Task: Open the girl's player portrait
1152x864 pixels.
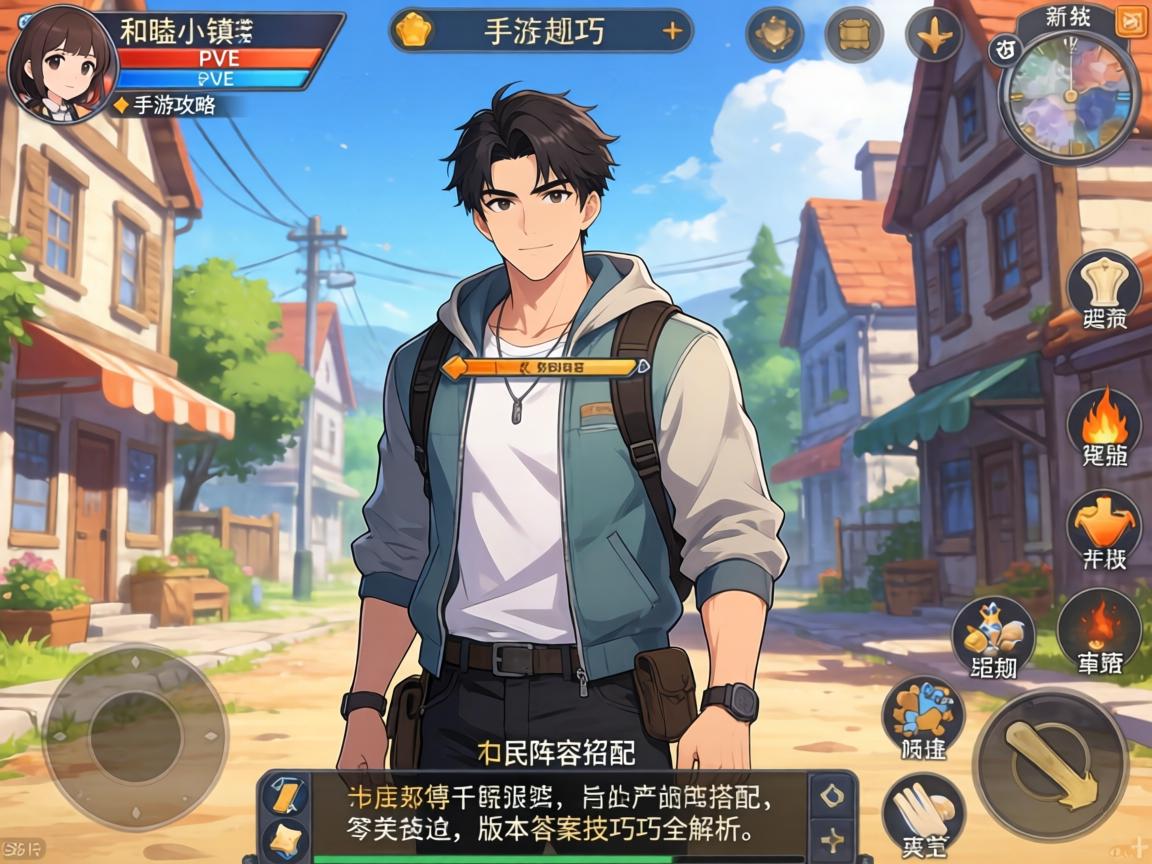Action: tap(62, 62)
